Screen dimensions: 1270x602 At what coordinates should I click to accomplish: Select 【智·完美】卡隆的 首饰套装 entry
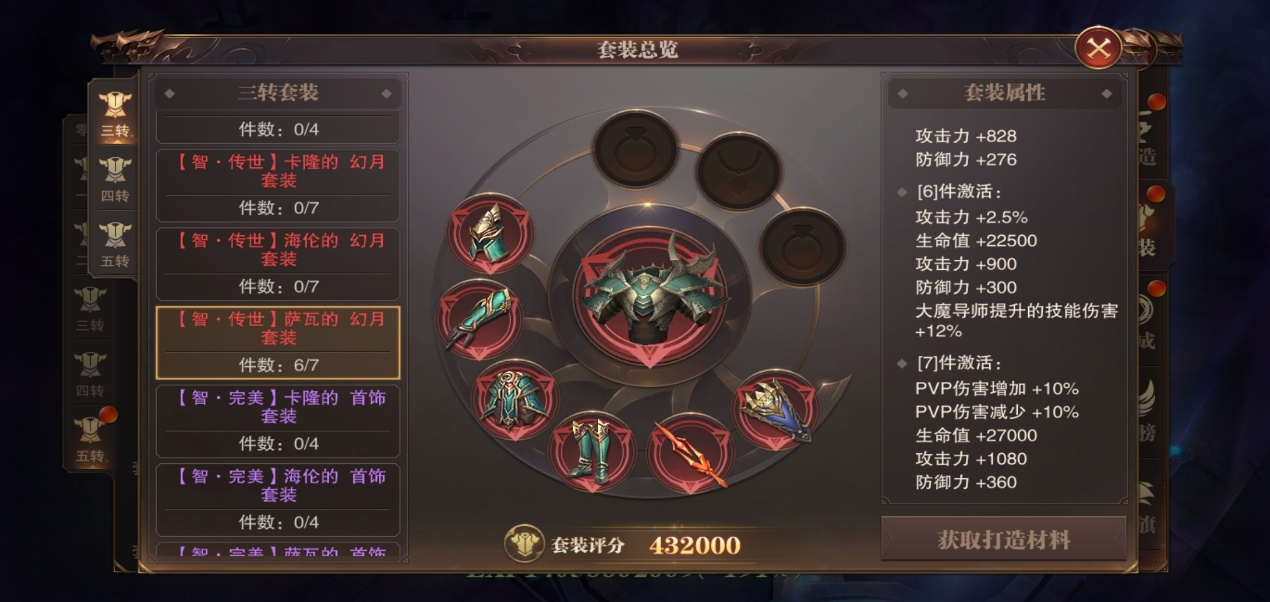click(278, 420)
